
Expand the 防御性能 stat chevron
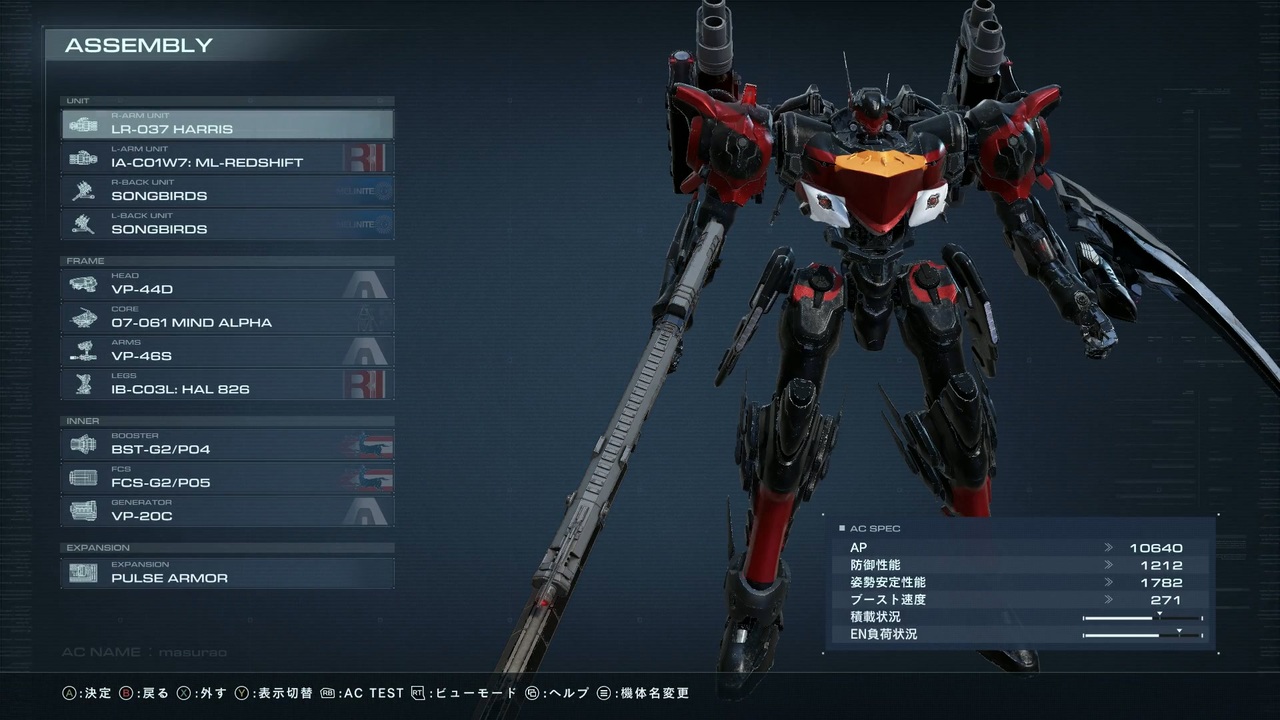pos(1108,565)
